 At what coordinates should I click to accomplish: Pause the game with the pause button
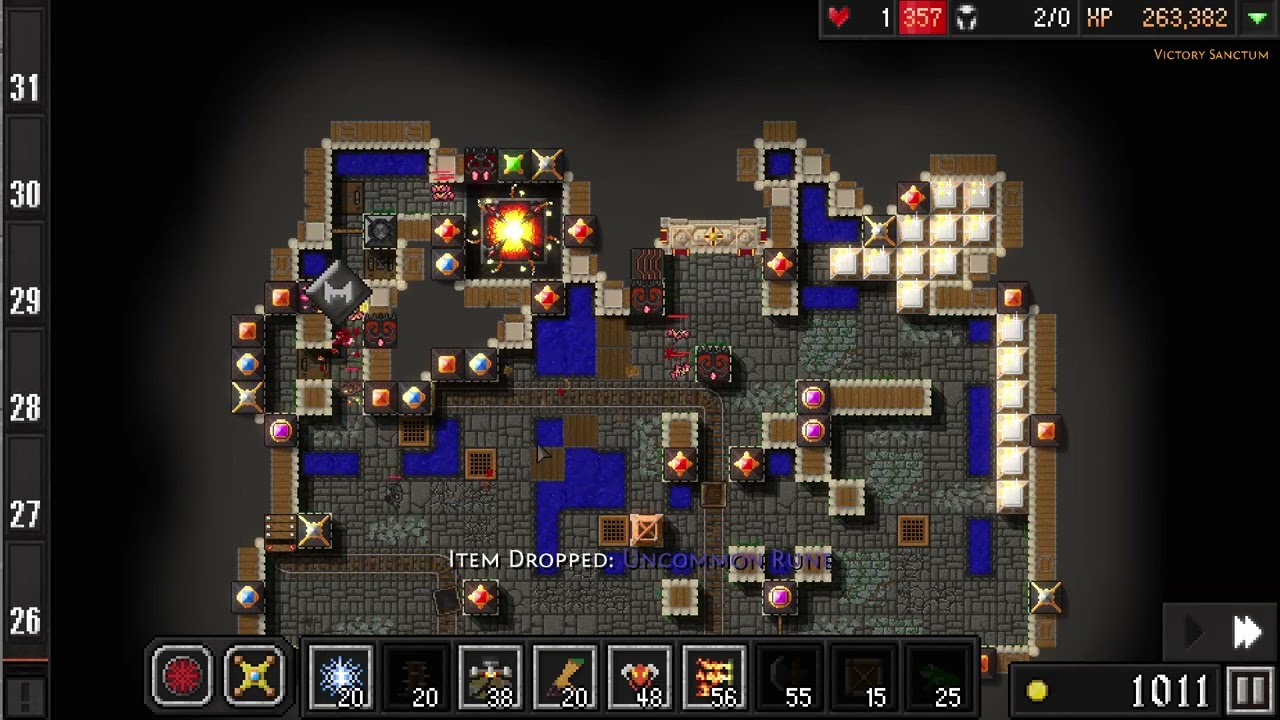[x=1250, y=690]
